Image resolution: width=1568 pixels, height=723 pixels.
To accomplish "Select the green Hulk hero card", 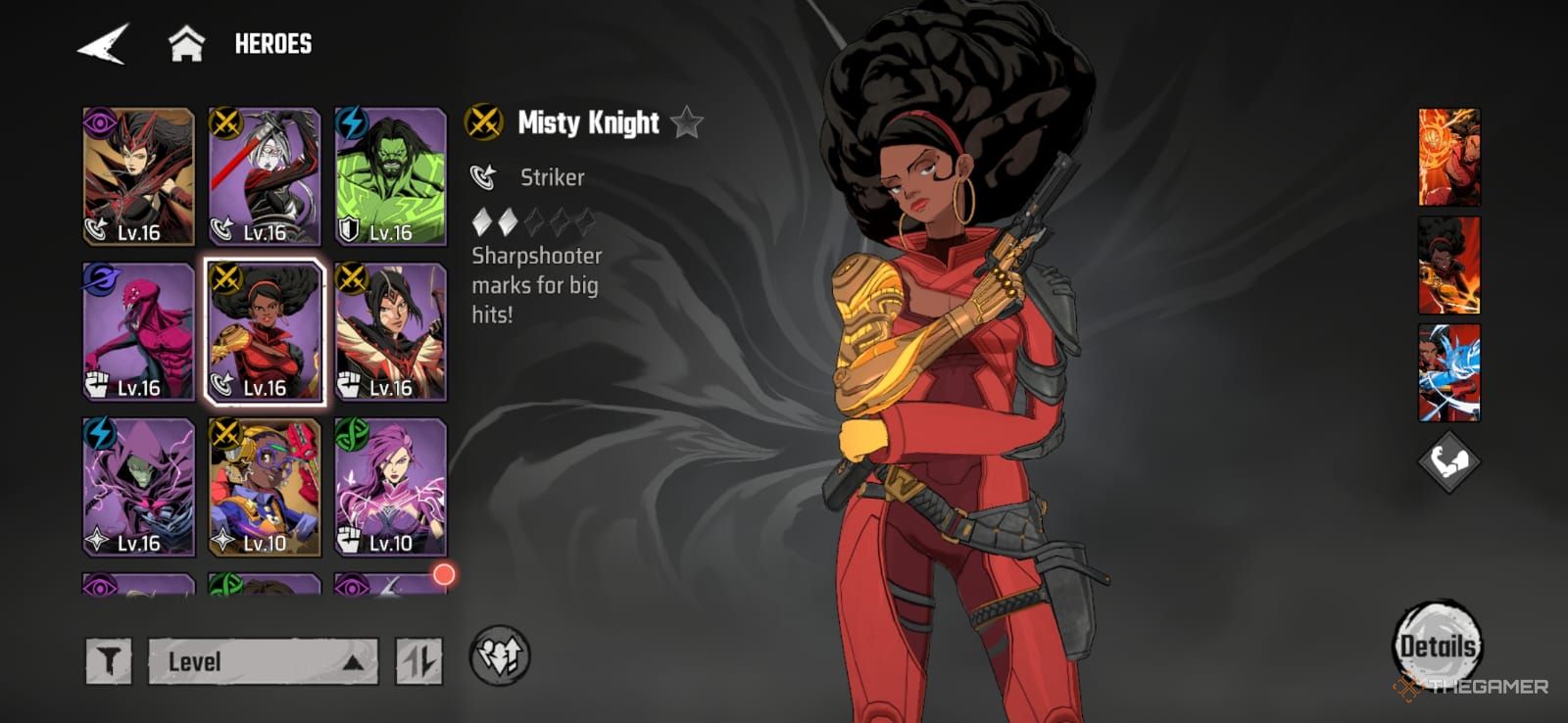I will point(390,176).
